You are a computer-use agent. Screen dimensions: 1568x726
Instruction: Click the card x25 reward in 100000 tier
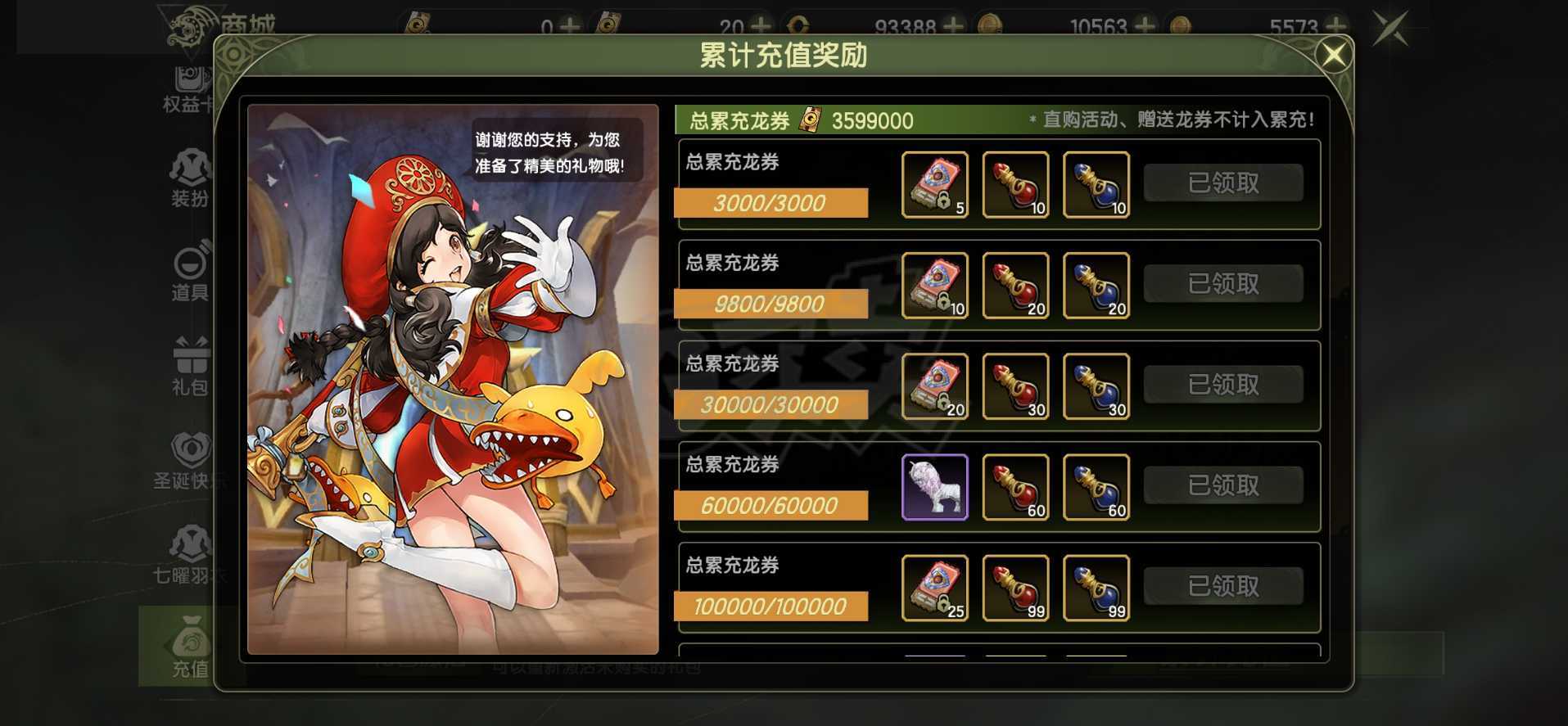[x=935, y=587]
